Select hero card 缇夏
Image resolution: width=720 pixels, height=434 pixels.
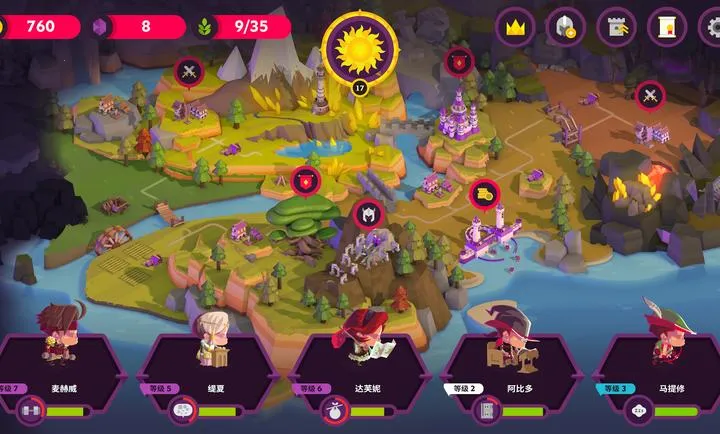click(x=209, y=368)
